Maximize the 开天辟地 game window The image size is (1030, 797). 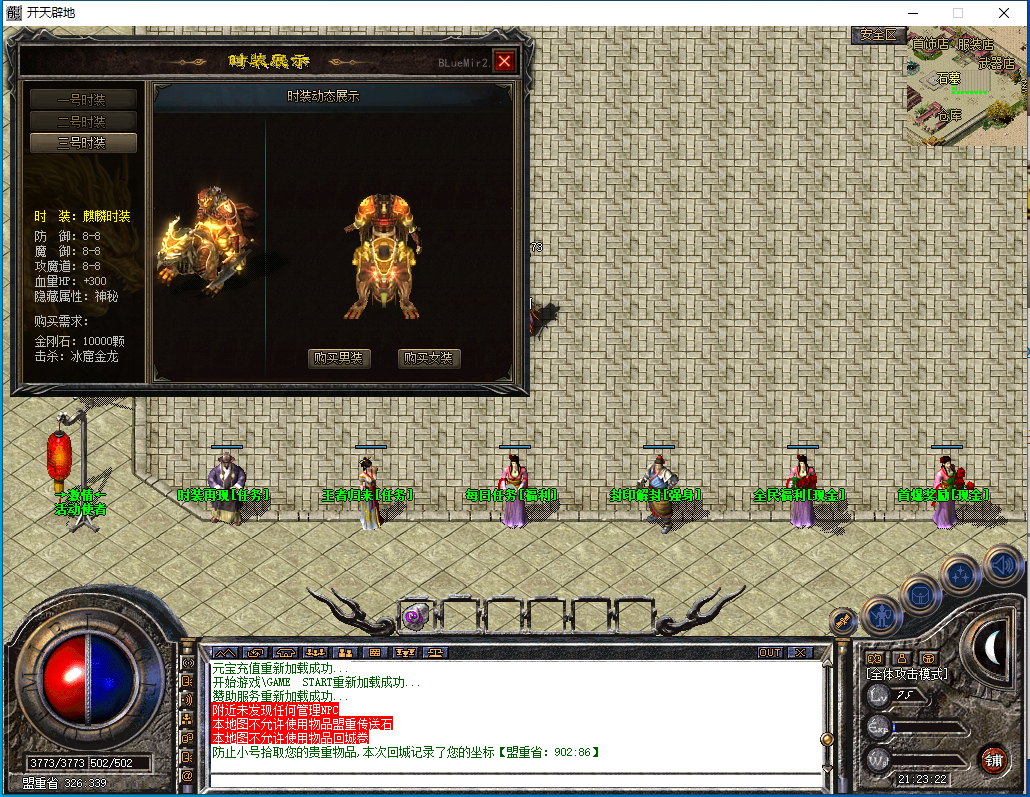[957, 13]
